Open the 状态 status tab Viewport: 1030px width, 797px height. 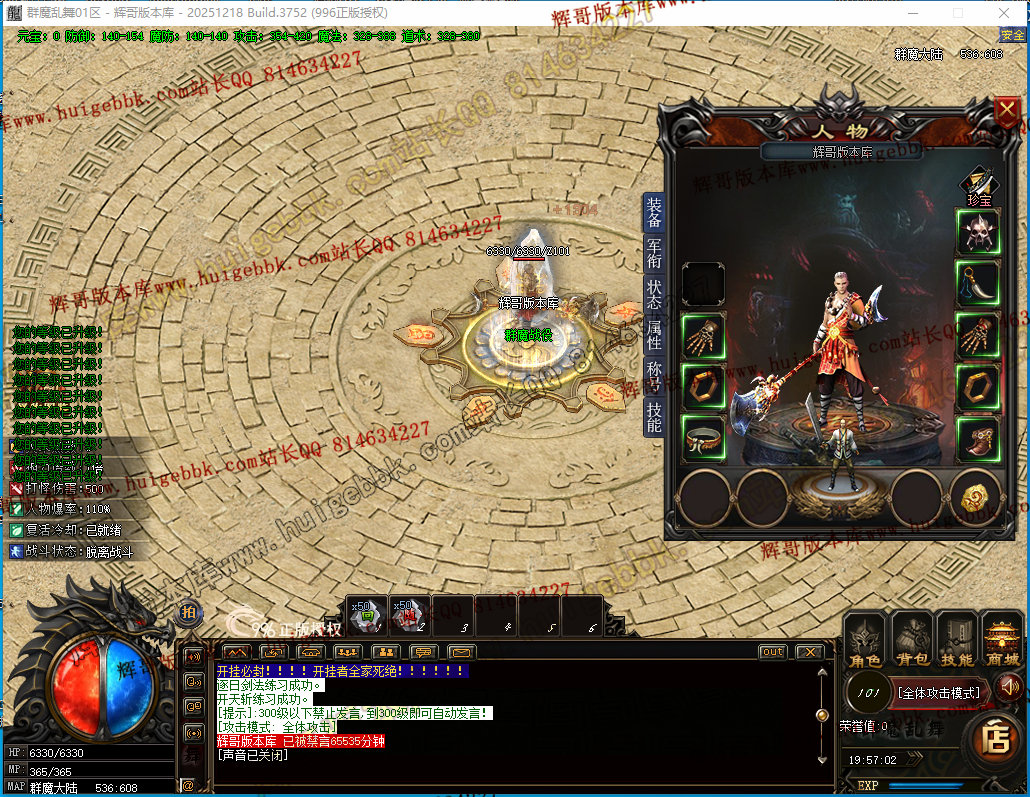point(654,294)
